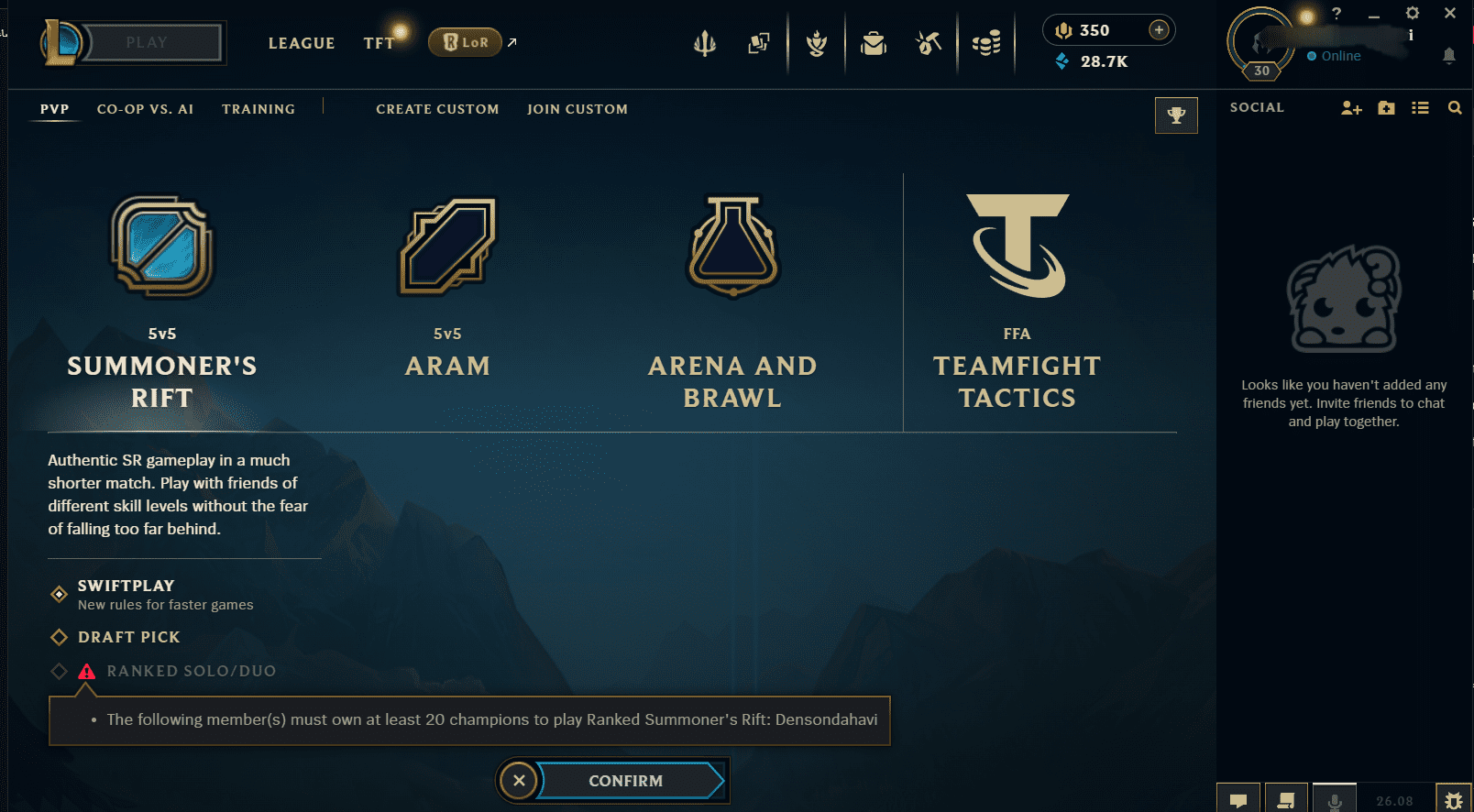The width and height of the screenshot is (1474, 812).
Task: Select TFT in the top menu
Action: point(379,42)
